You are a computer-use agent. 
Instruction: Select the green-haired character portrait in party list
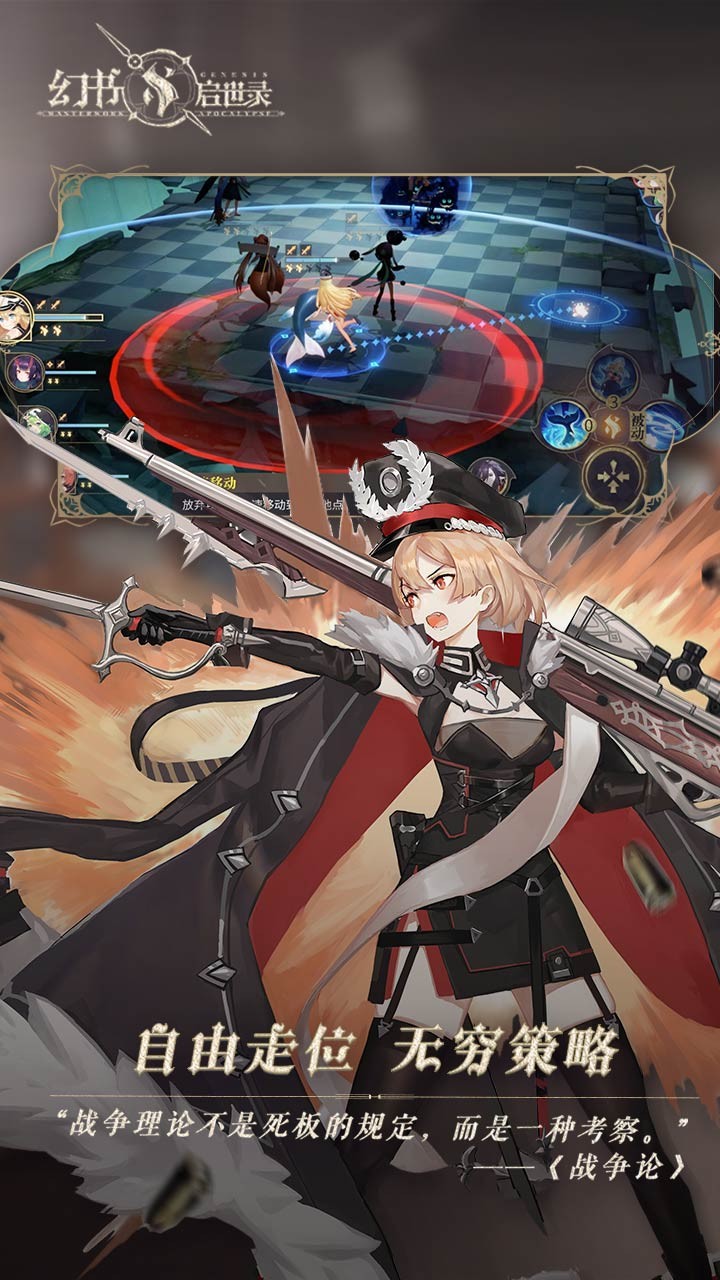[38, 421]
